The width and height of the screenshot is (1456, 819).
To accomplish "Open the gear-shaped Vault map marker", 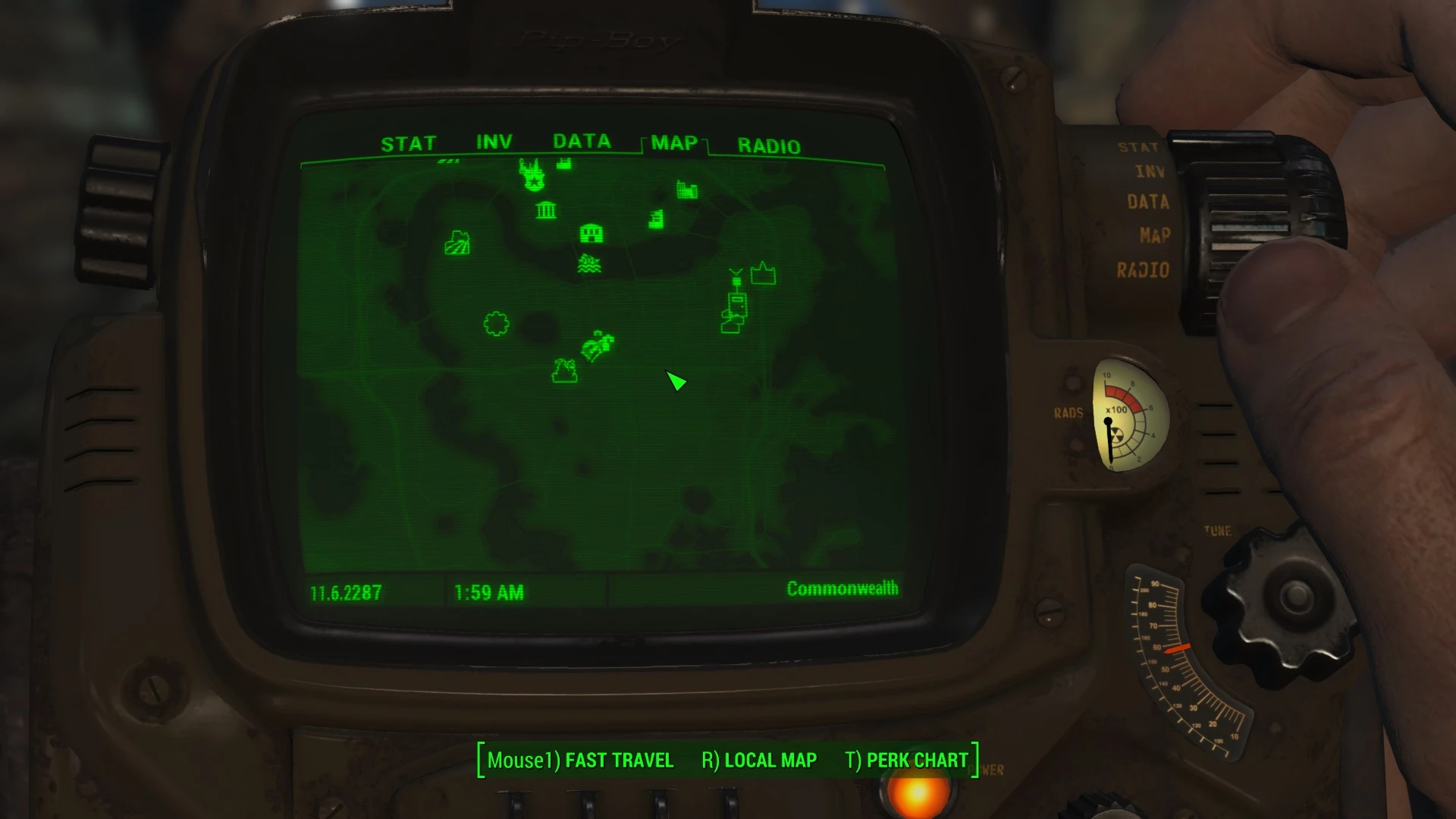I will pyautogui.click(x=495, y=322).
